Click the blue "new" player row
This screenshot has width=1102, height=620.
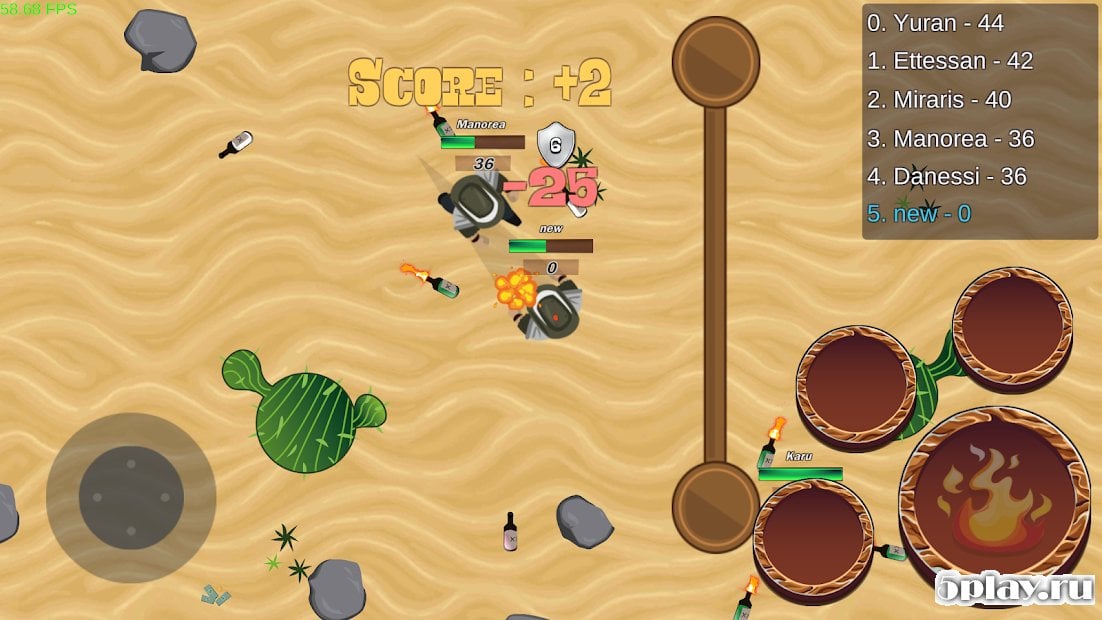pos(918,213)
